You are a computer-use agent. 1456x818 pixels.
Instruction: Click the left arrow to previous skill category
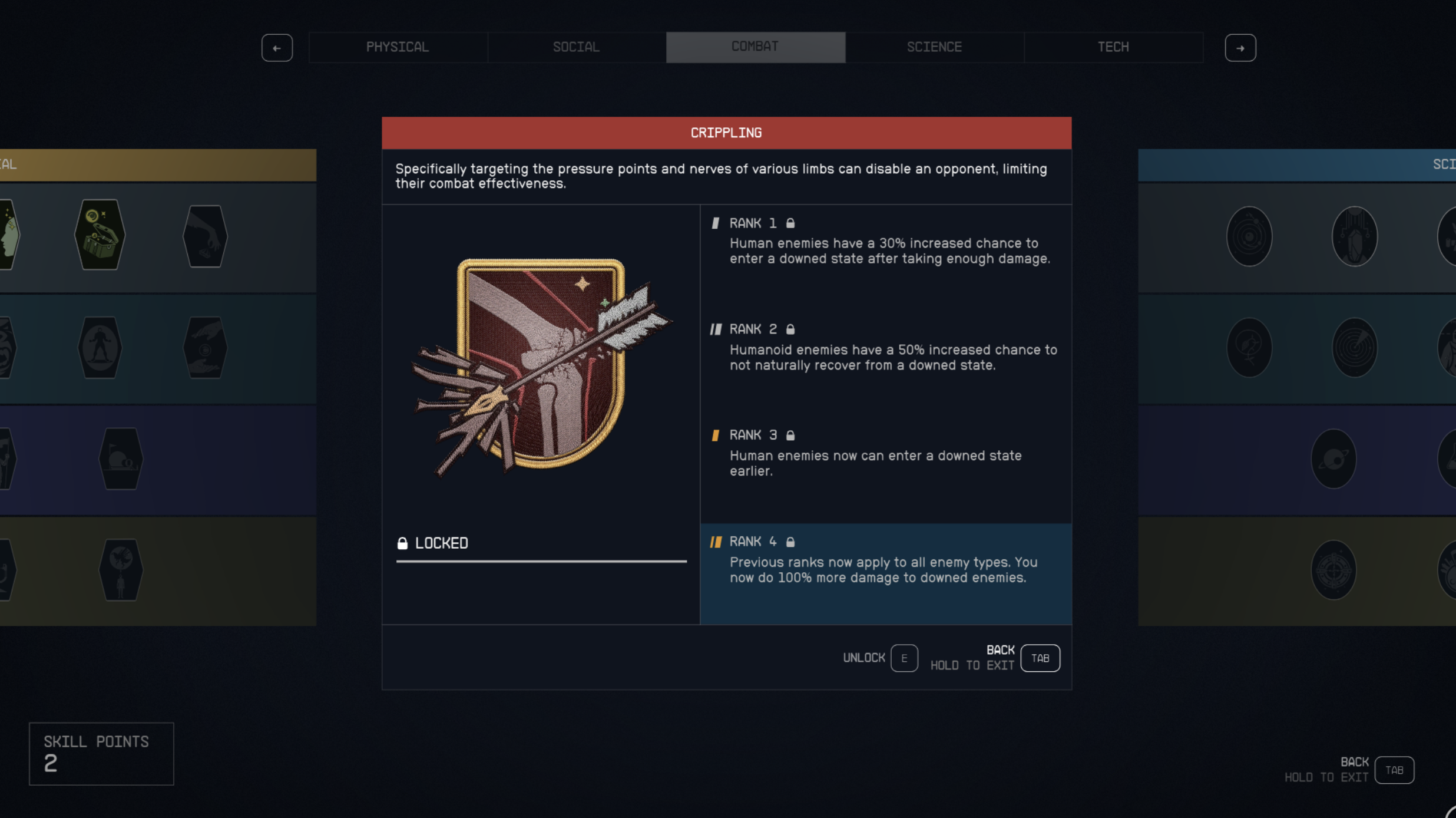tap(277, 47)
